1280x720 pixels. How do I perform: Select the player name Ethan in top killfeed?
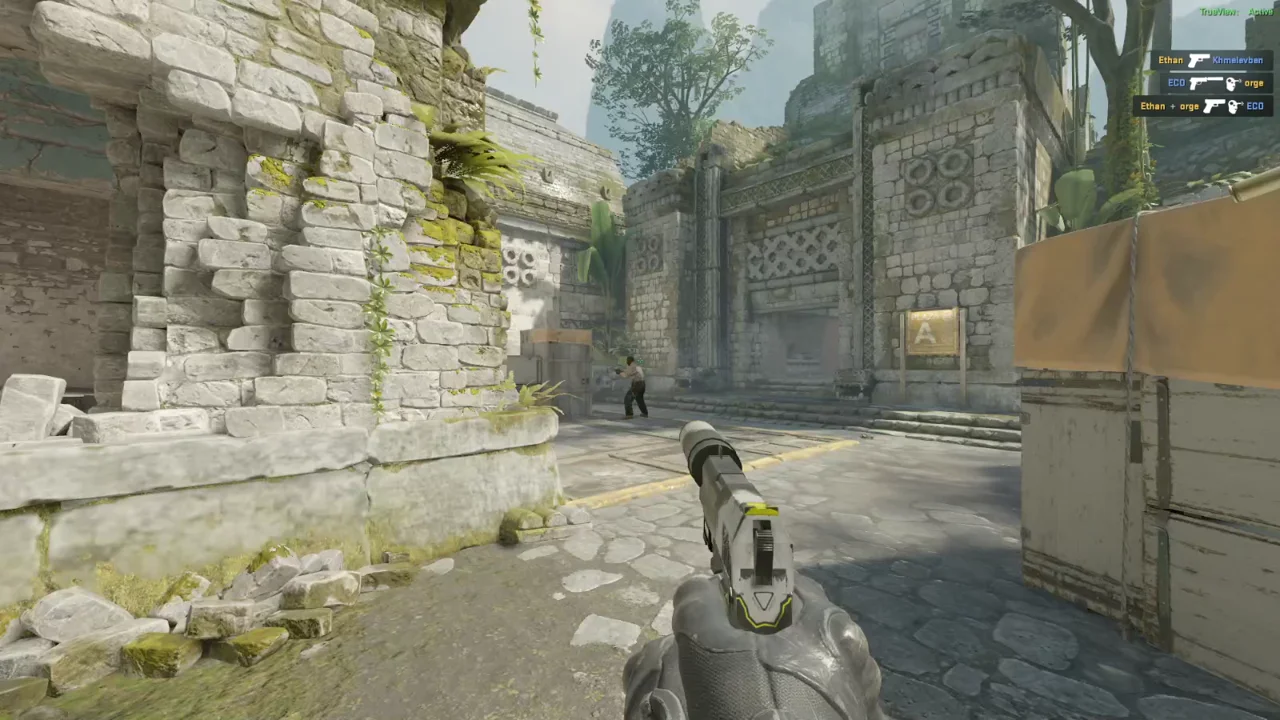(1170, 60)
